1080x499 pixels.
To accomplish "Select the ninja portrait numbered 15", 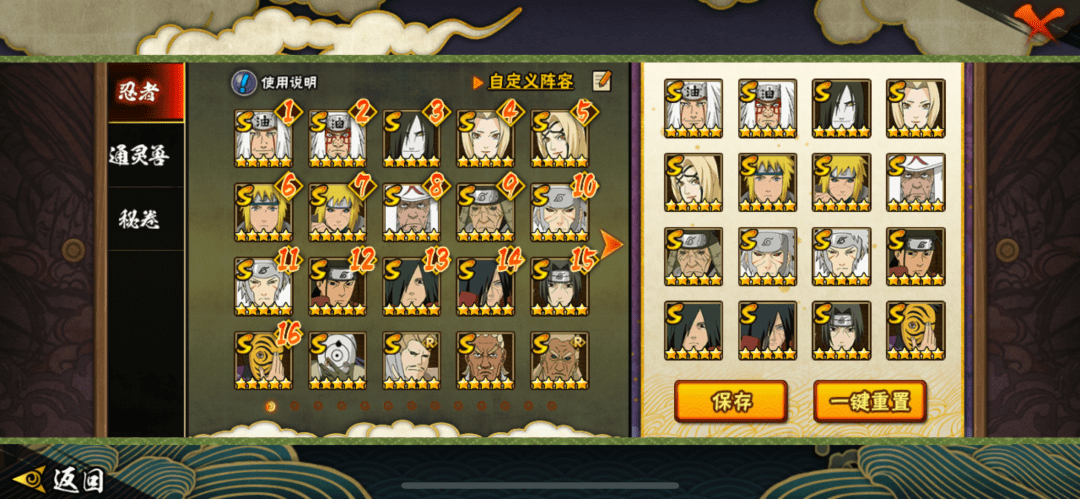I will [x=559, y=287].
